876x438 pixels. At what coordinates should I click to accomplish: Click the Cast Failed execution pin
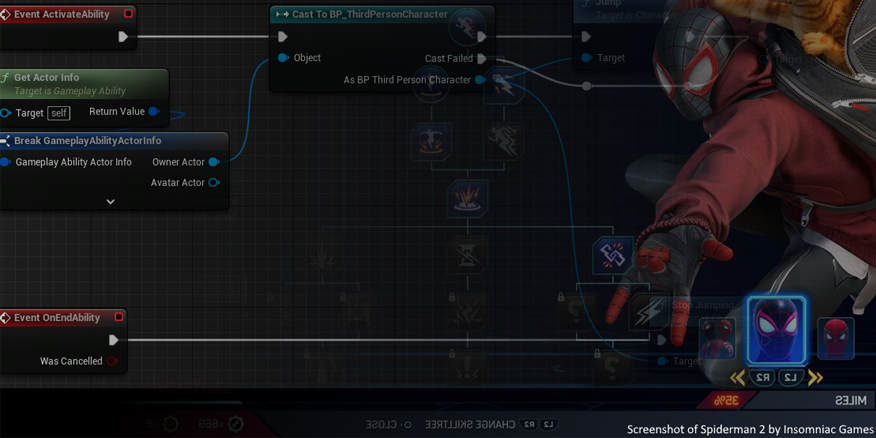point(482,59)
